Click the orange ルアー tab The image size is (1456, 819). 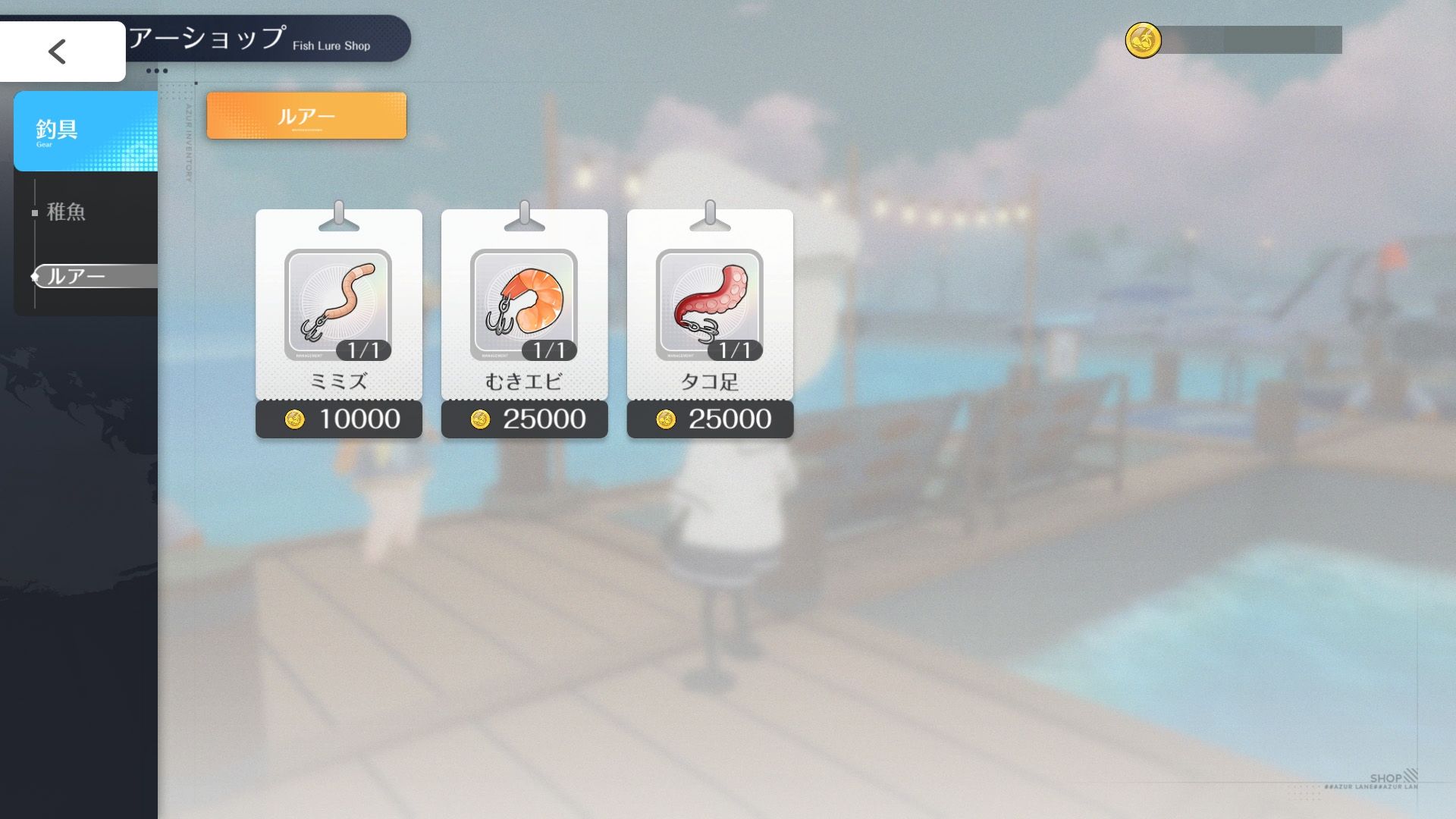[x=306, y=116]
